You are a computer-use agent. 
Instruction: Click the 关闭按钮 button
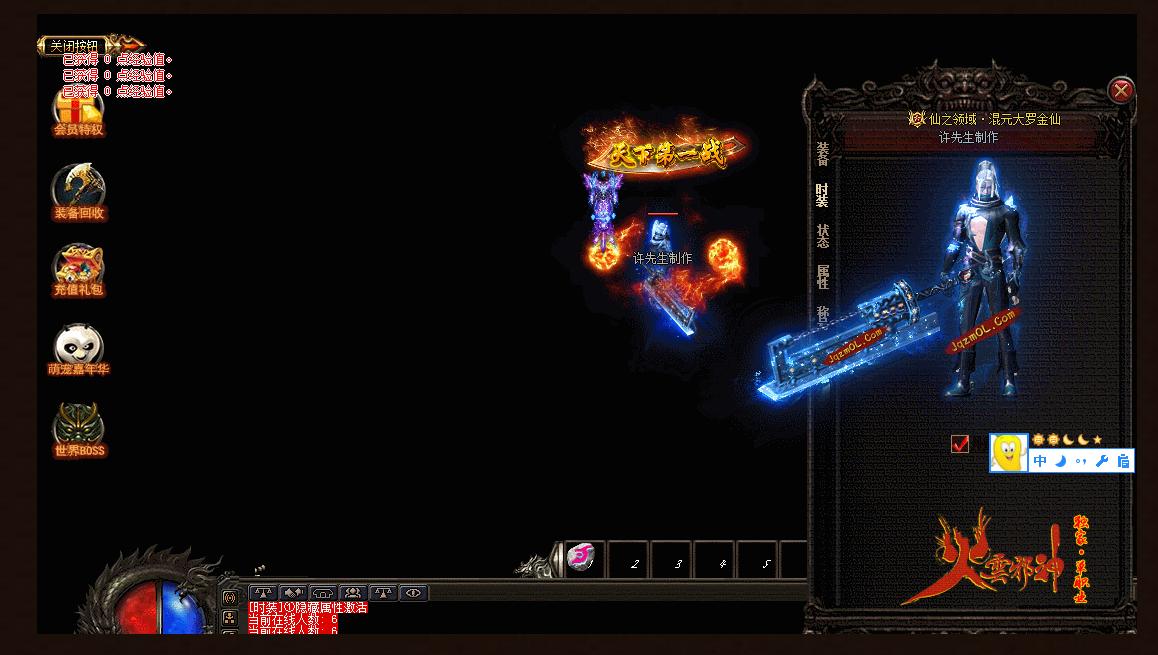point(75,46)
